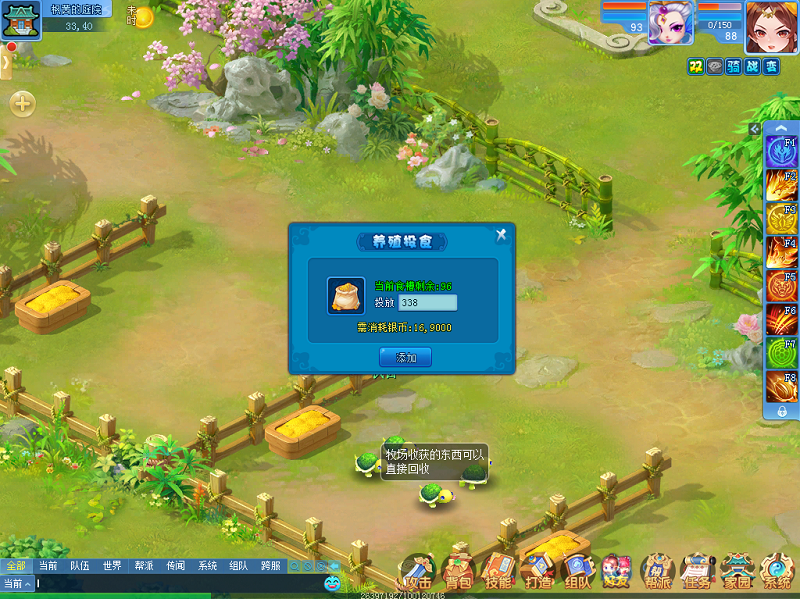Image resolution: width=800 pixels, height=599 pixels.
Task: Click the golden plus button
Action: point(22,104)
